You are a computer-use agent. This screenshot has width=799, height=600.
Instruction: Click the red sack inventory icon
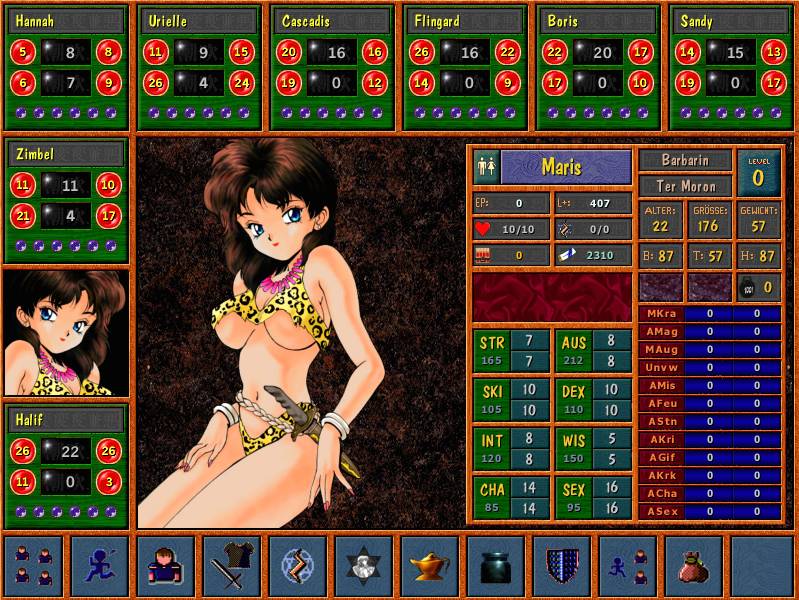pyautogui.click(x=693, y=566)
